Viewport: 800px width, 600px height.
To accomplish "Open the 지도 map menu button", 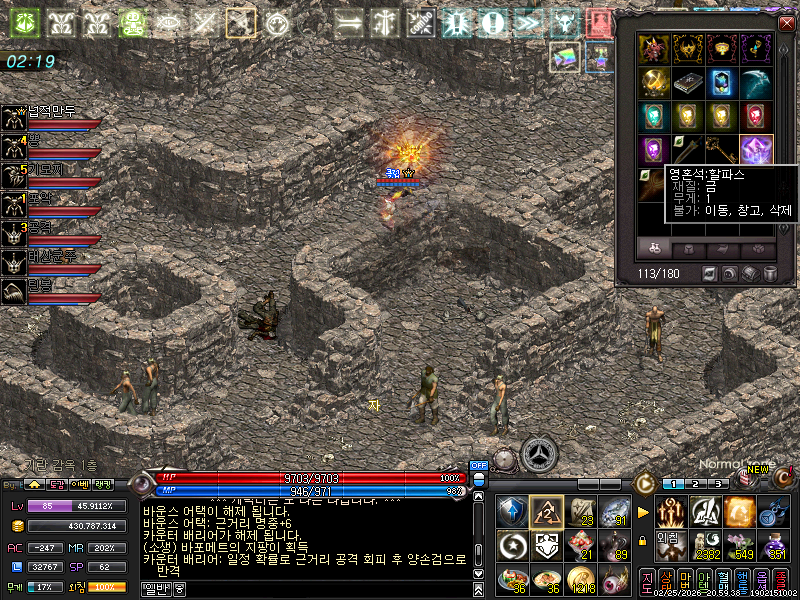I will pos(647,578).
